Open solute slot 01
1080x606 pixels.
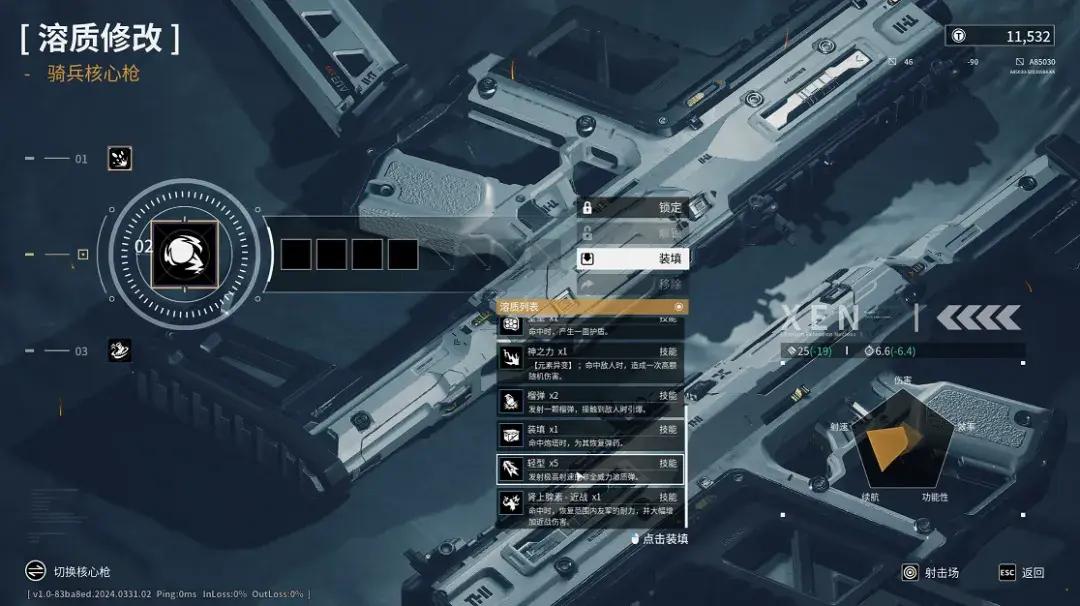[x=120, y=158]
